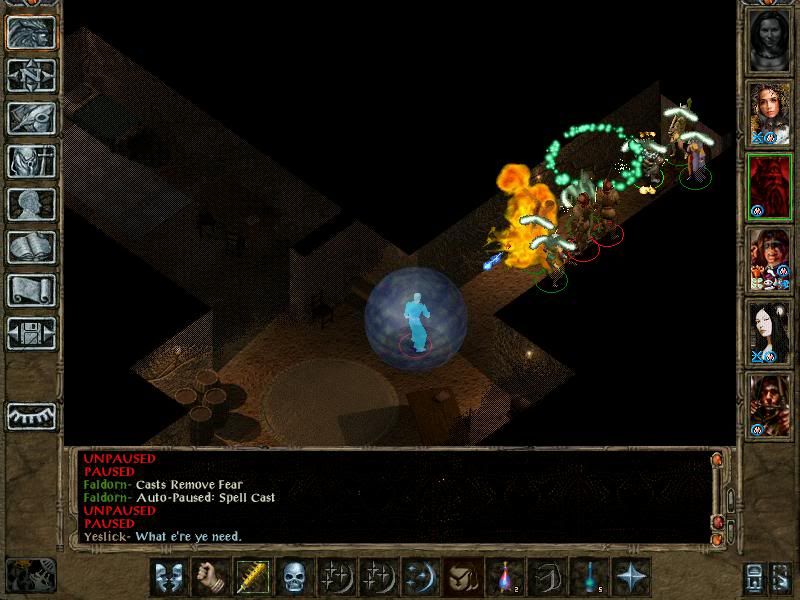Select the red highlighted character portrait

pos(770,186)
